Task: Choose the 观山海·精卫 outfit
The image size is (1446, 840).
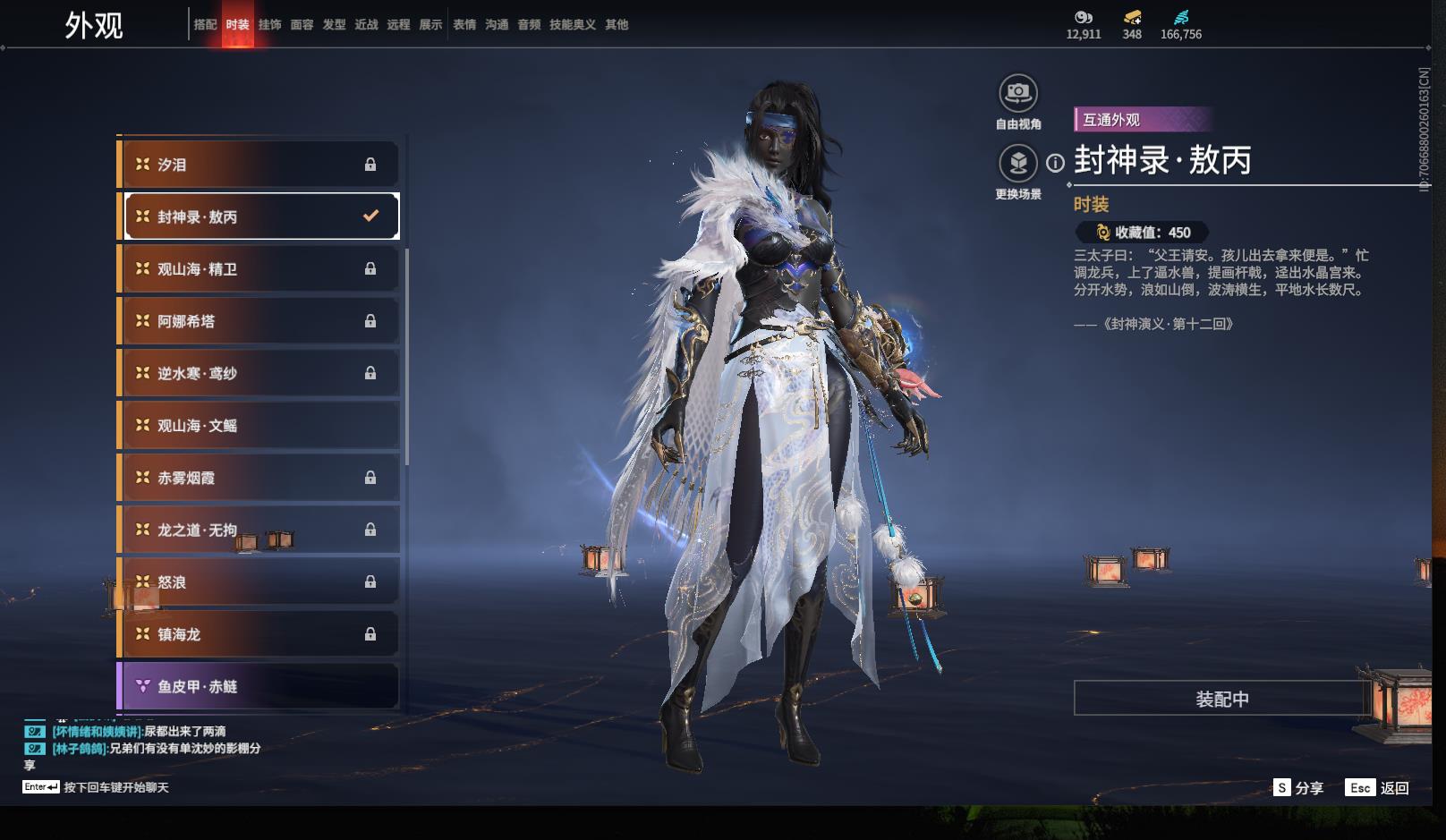Action: (259, 269)
